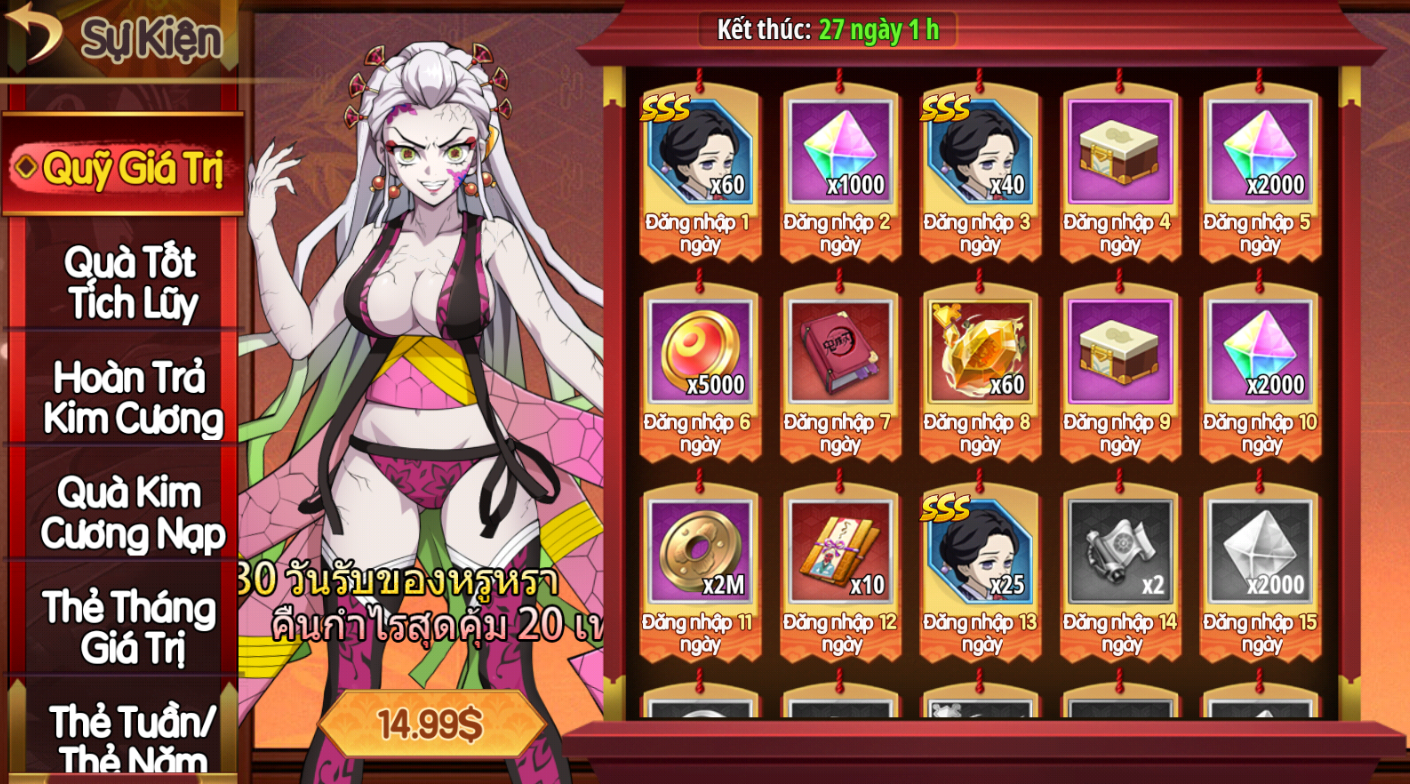Show the Thẻ Tháng Giá Trị tab

[130, 627]
